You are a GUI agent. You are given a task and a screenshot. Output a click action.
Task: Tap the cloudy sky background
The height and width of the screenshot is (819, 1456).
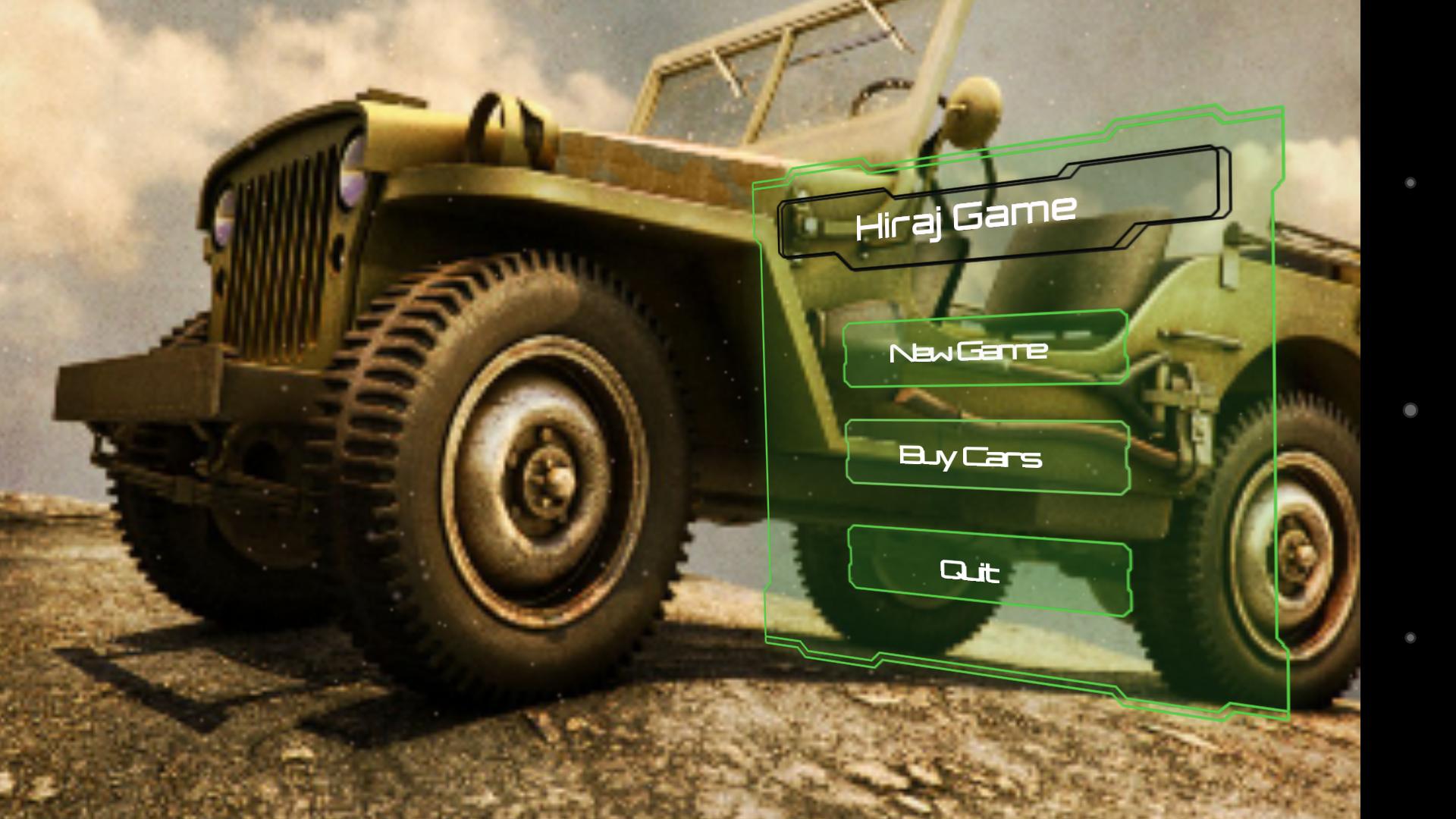pyautogui.click(x=114, y=114)
